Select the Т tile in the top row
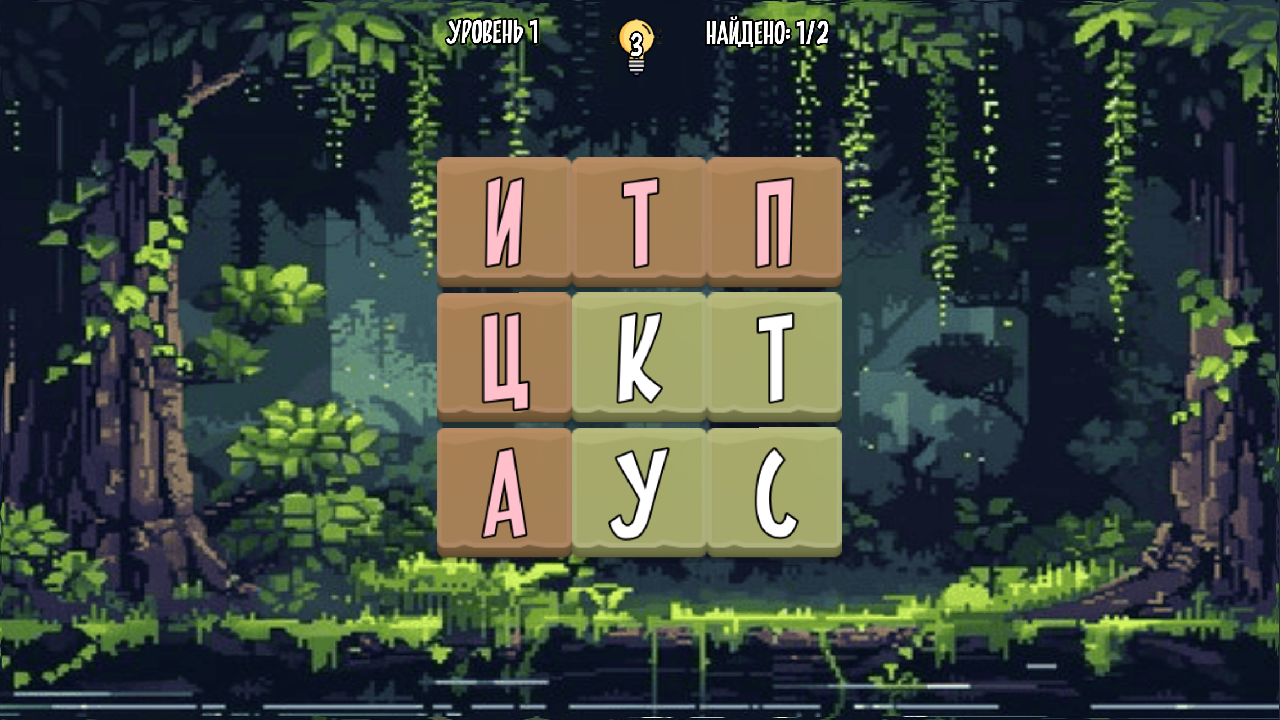The height and width of the screenshot is (720, 1280). point(640,222)
